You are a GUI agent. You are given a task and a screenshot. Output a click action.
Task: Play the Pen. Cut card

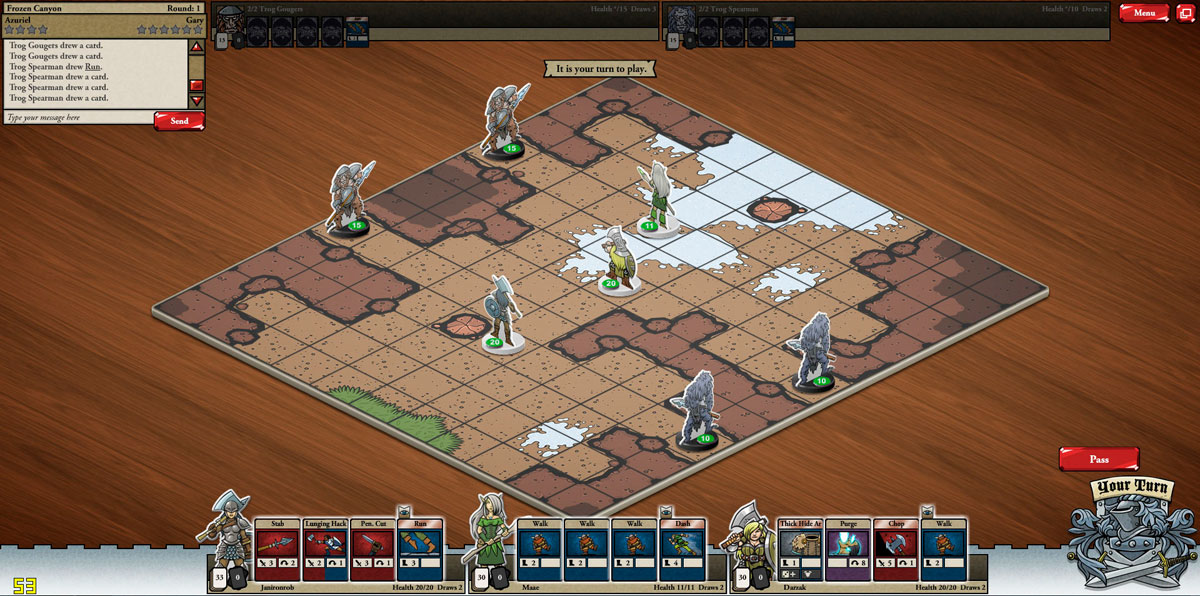pos(373,550)
